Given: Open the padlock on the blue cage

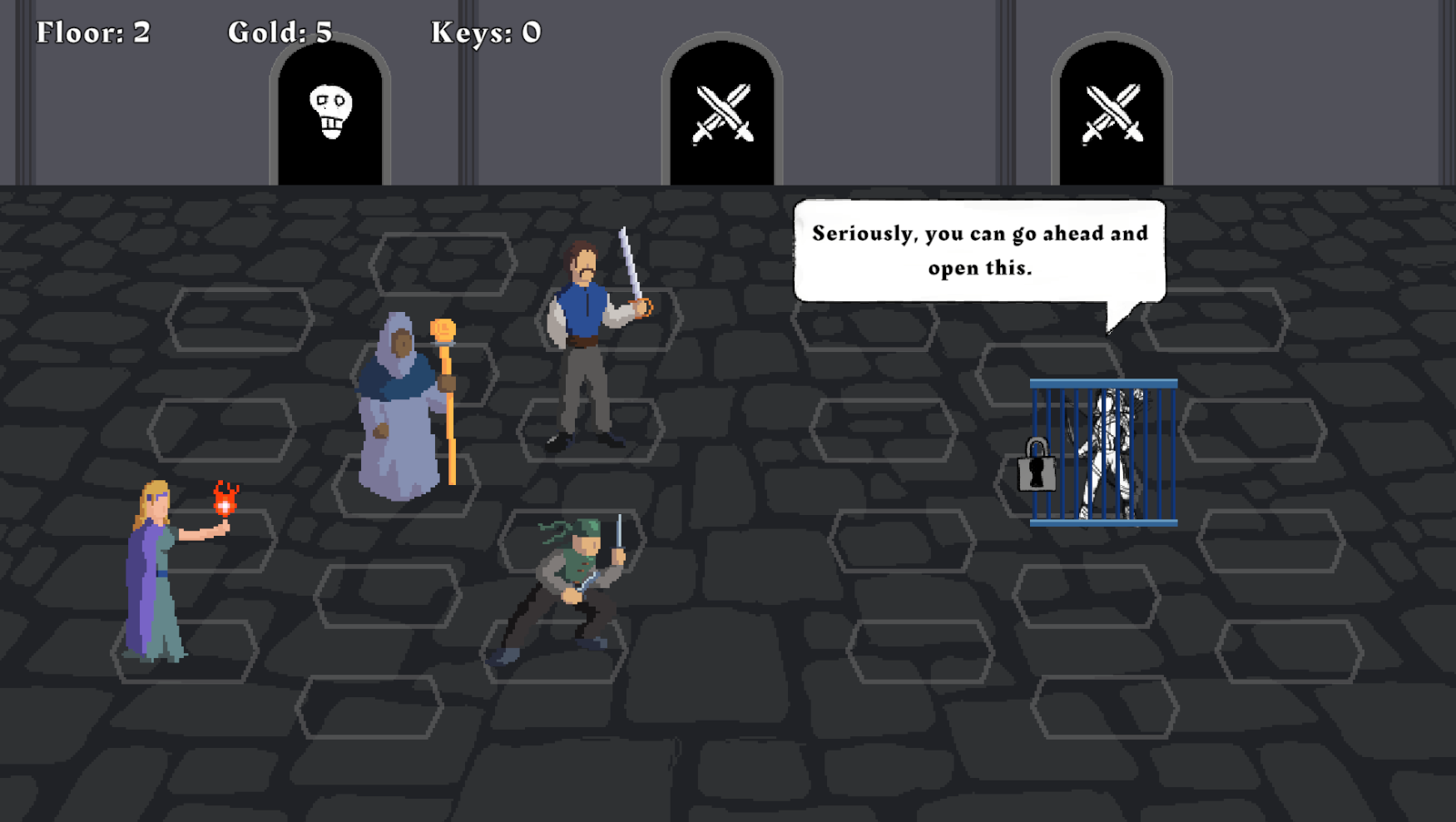Looking at the screenshot, I should (1037, 466).
